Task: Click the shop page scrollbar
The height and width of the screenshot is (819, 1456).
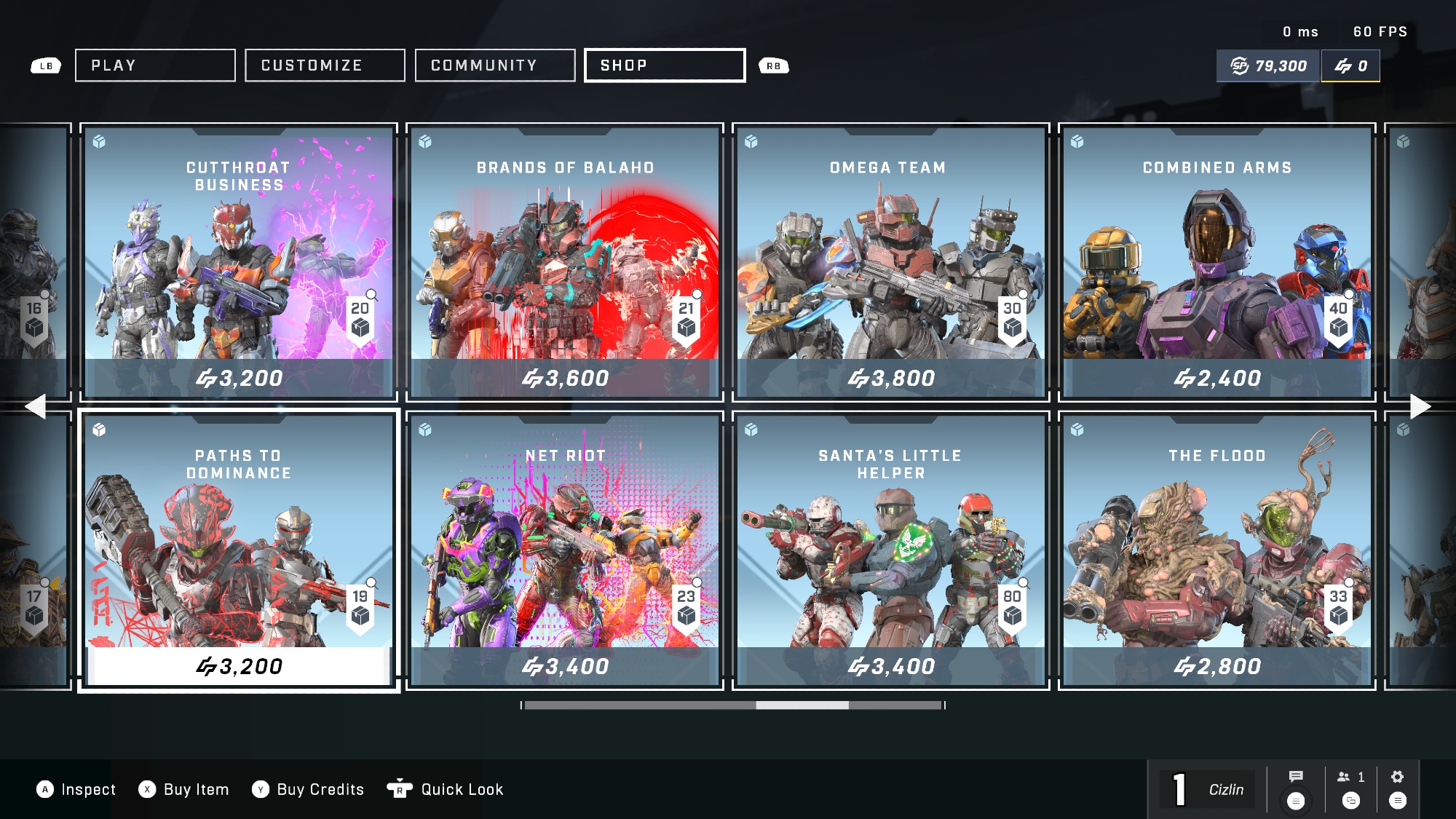Action: click(x=802, y=705)
